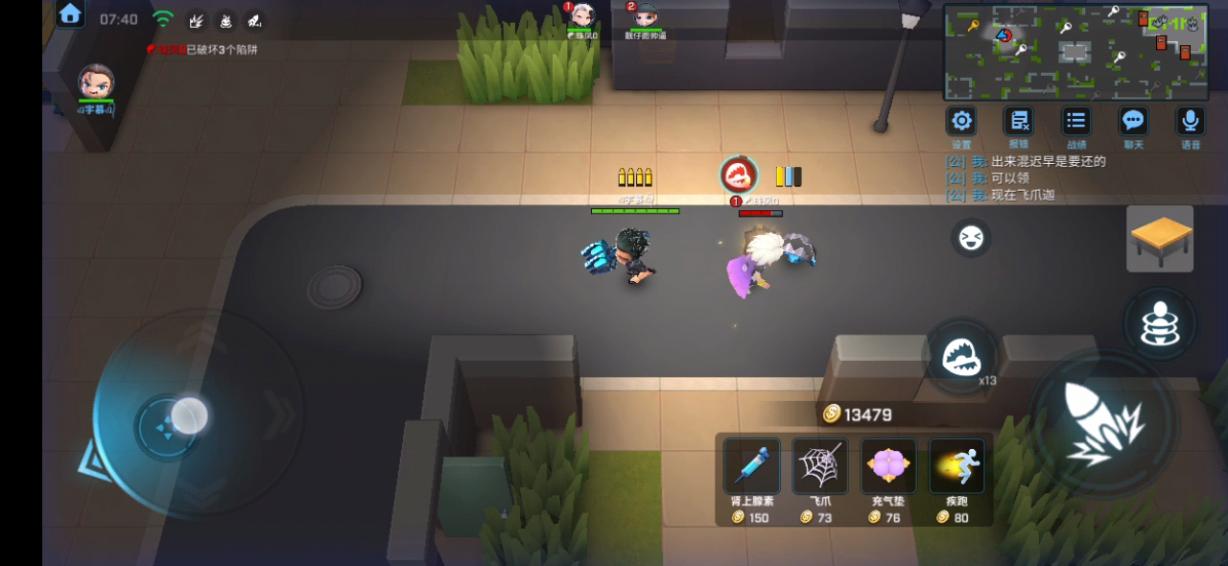
Task: Select the white-haired player portrait numbered 1
Action: coord(582,17)
